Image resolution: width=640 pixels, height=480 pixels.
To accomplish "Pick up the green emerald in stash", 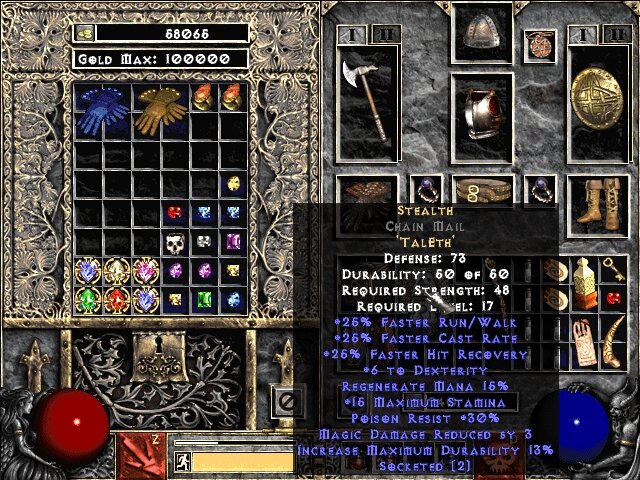I will coord(204,299).
